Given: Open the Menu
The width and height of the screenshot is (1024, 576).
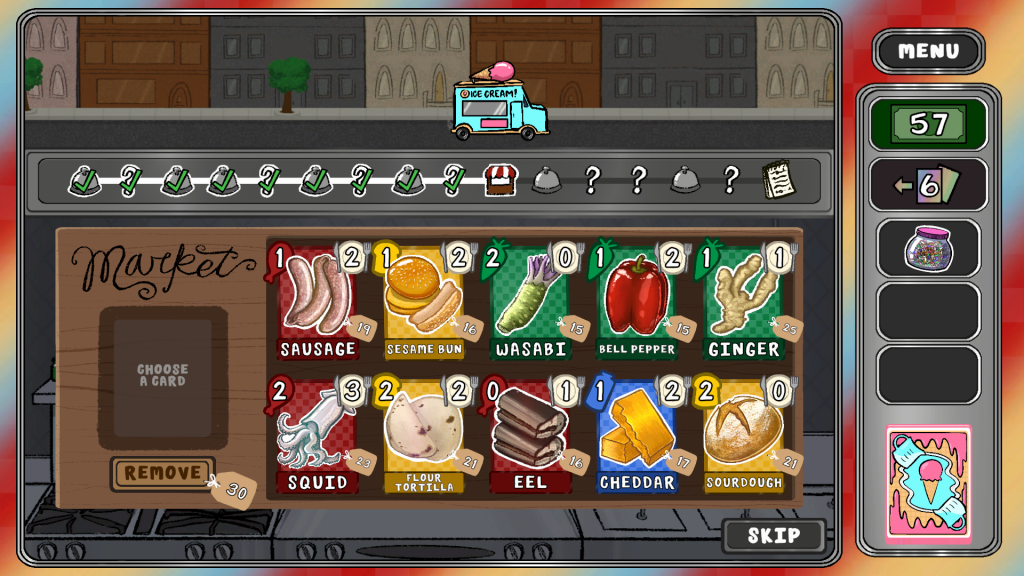Looking at the screenshot, I should (928, 51).
